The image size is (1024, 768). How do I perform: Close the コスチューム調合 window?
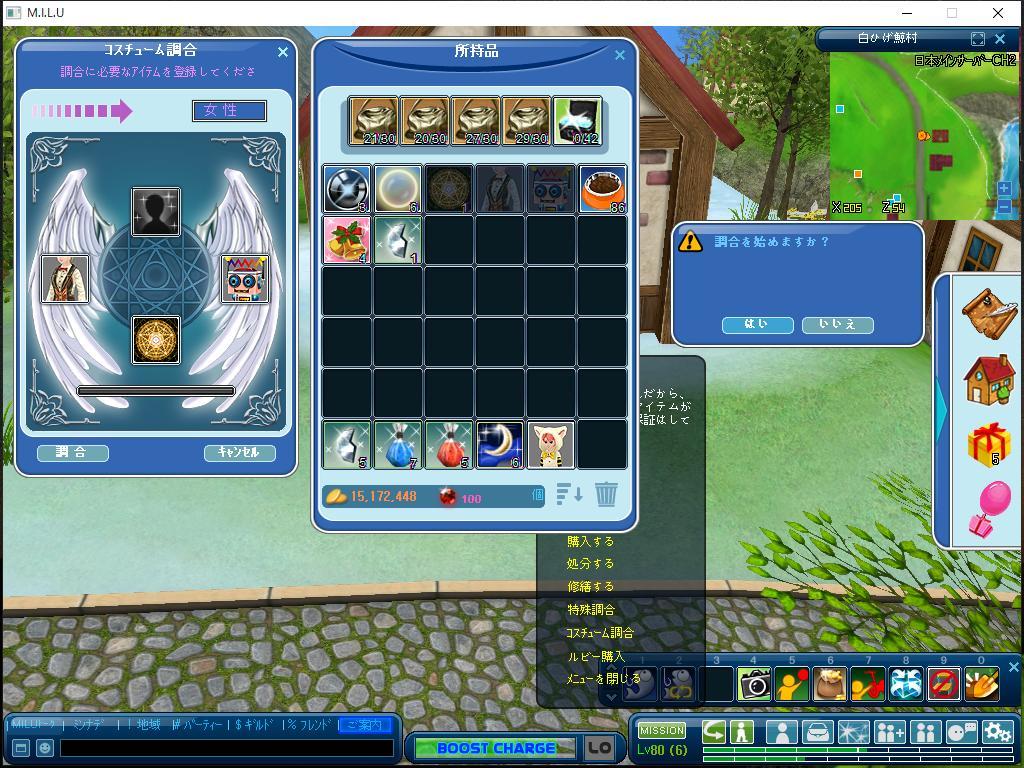283,52
